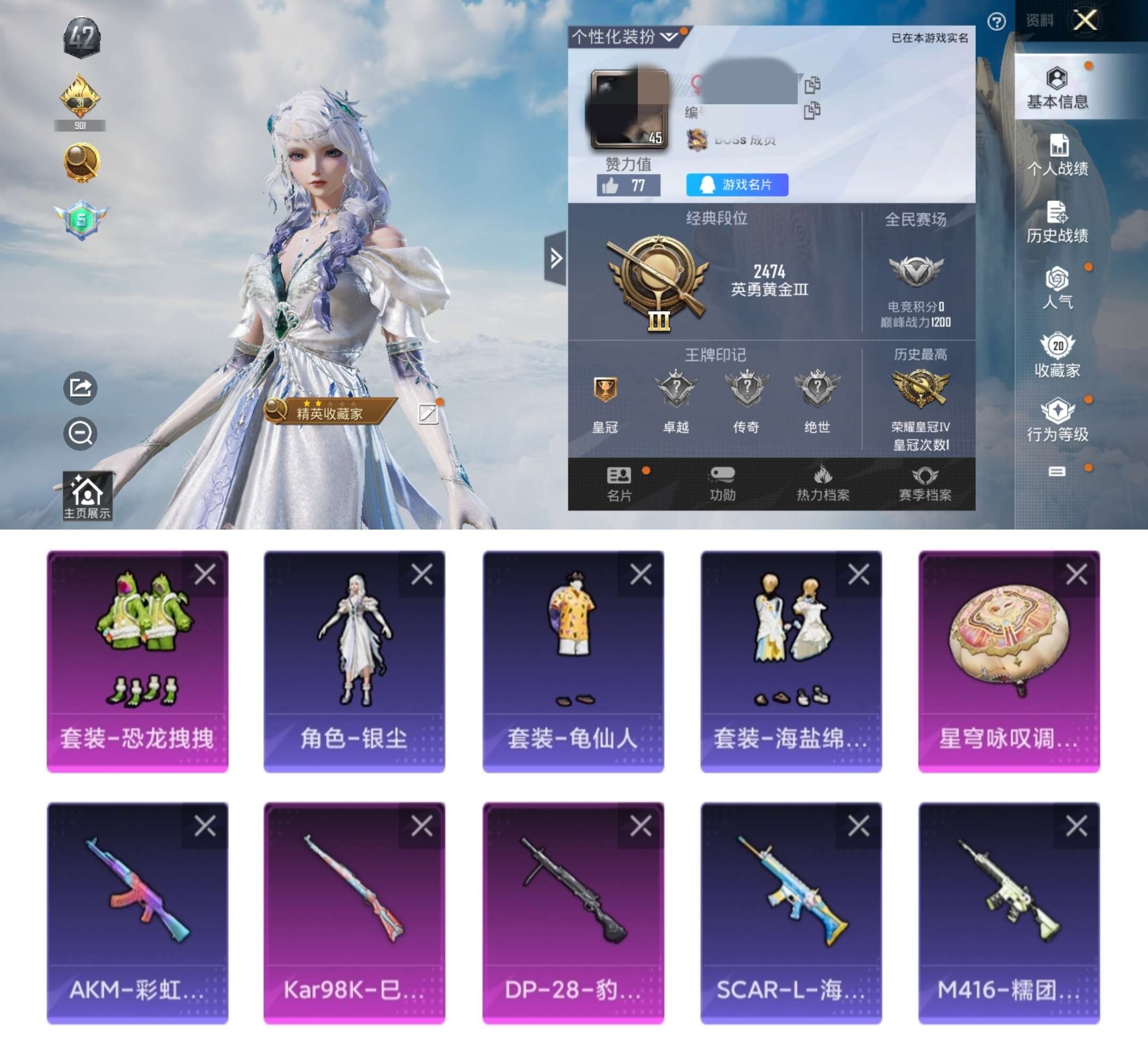Close the profile screen with the X
The image size is (1148, 1040).
(x=1085, y=21)
